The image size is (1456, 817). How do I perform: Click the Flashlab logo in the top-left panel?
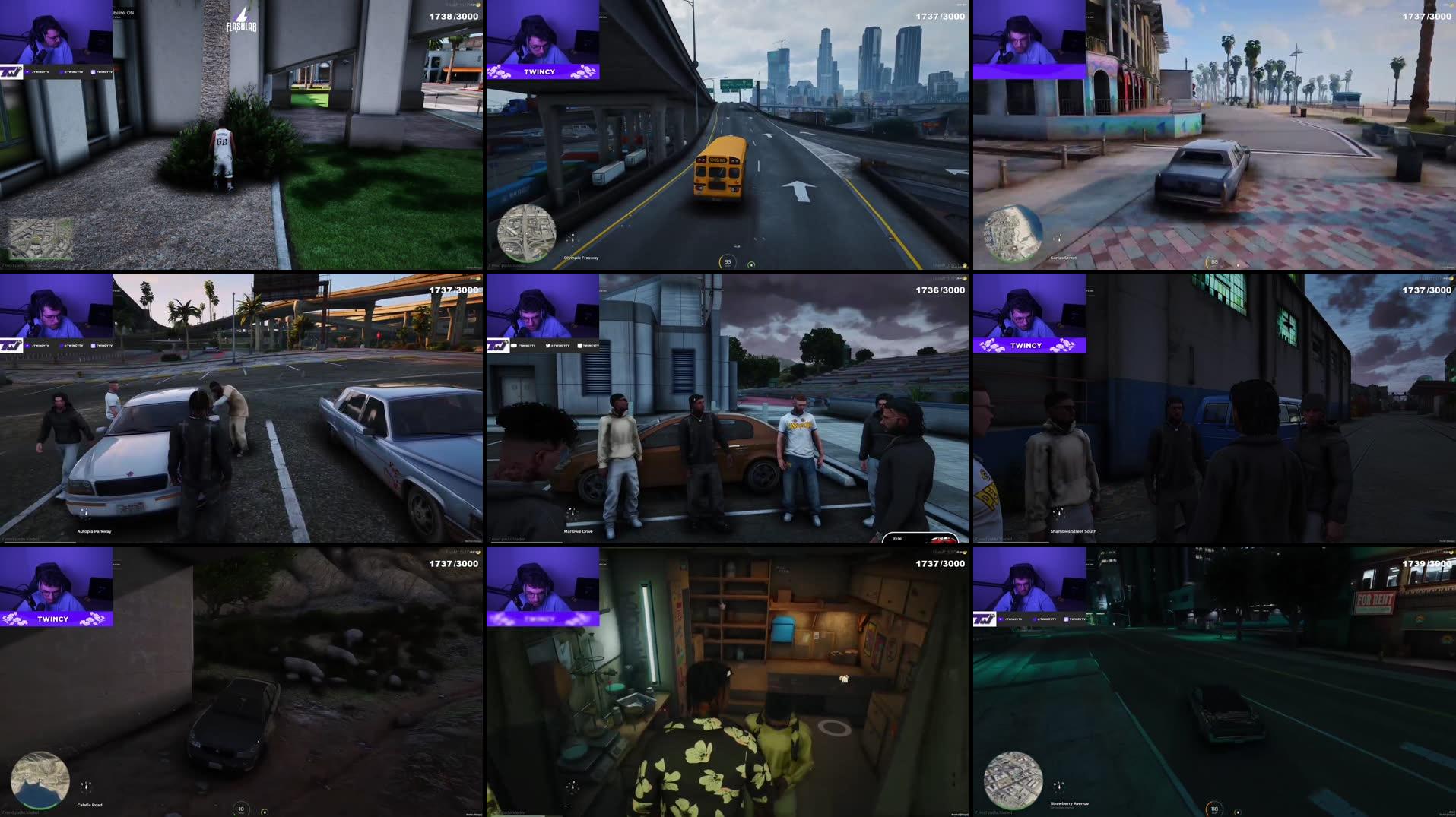coord(242,18)
